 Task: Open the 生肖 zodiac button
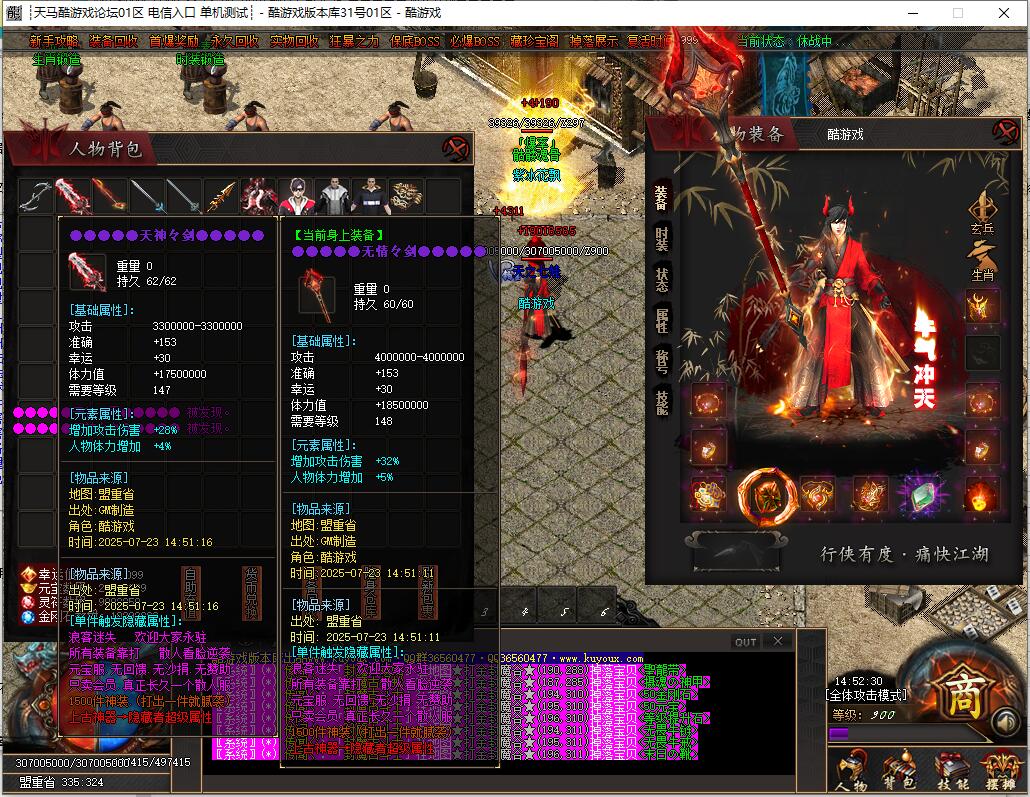point(982,260)
